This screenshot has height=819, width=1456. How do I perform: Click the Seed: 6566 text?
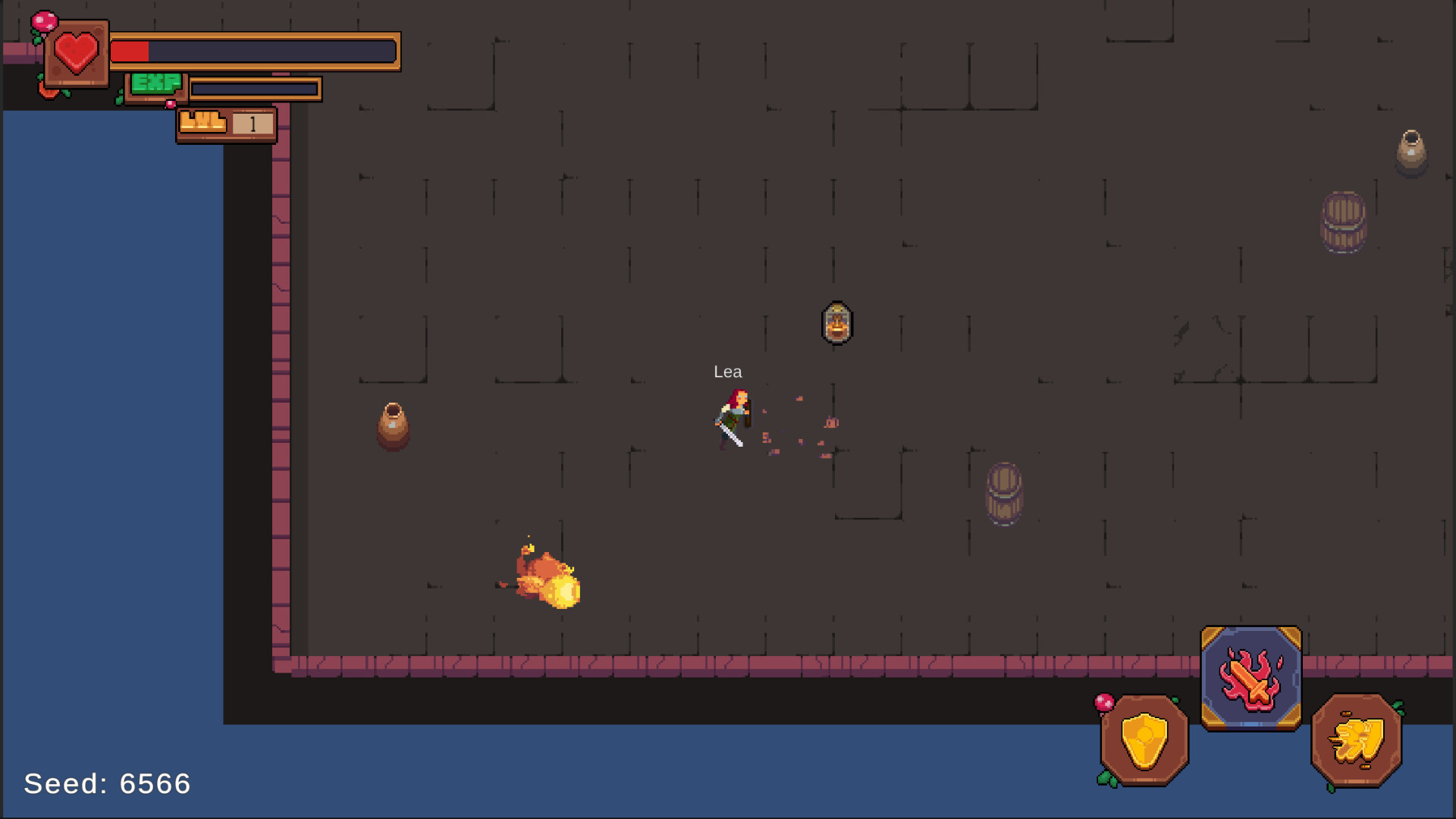(106, 784)
